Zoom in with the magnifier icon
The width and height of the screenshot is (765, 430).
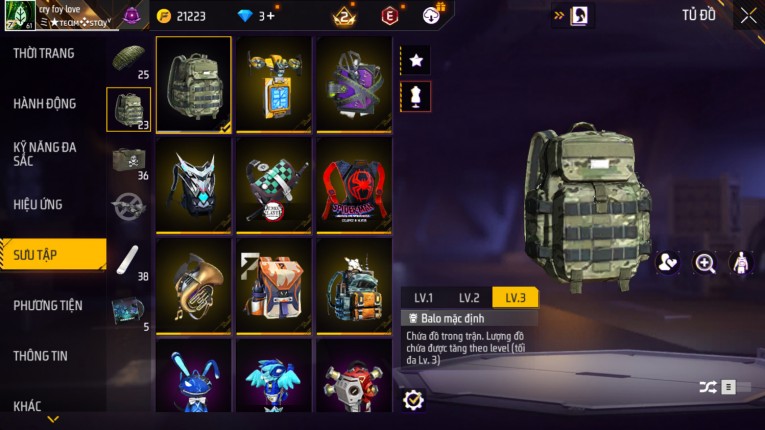pyautogui.click(x=705, y=263)
